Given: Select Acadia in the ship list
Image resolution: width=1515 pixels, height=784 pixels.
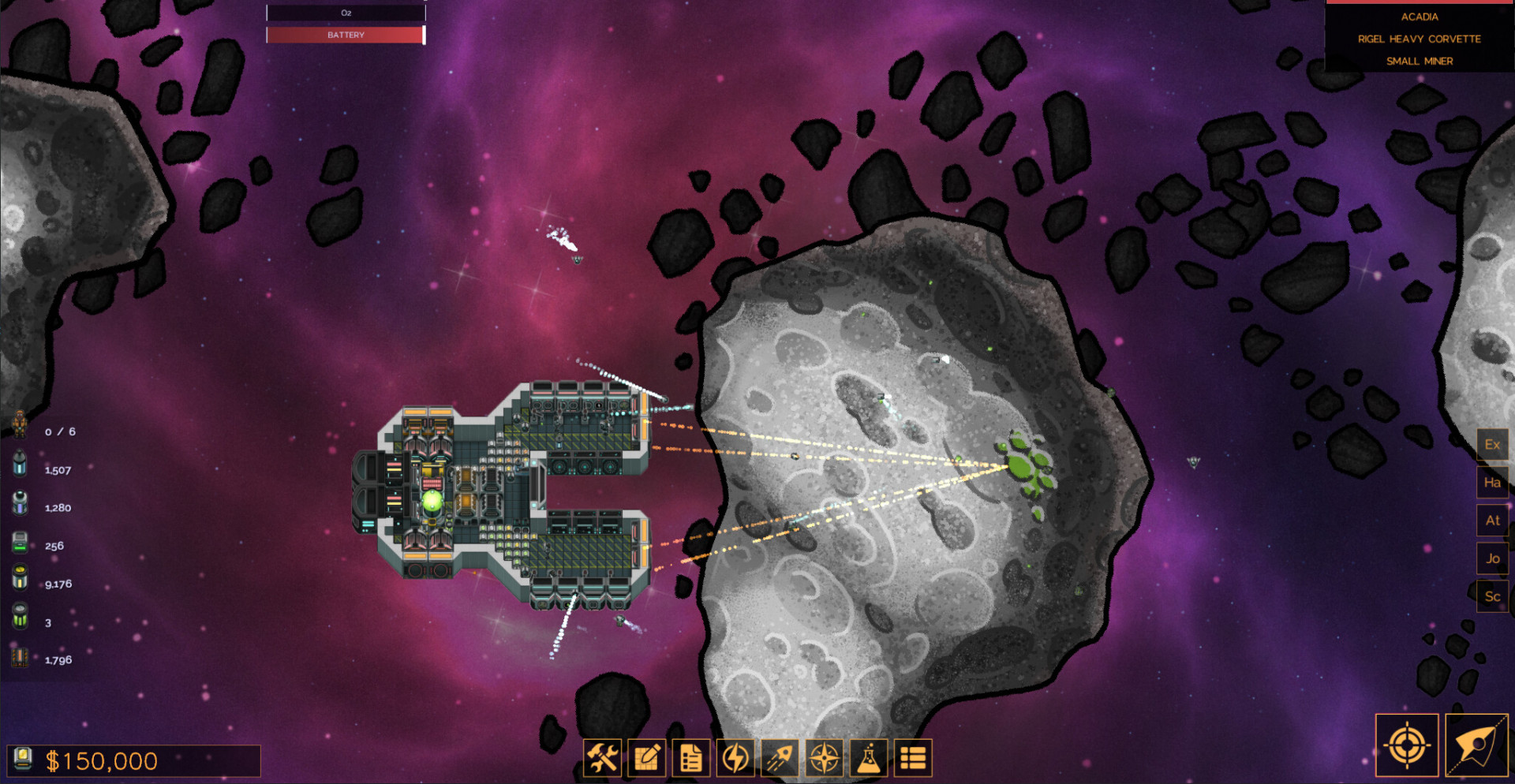Looking at the screenshot, I should pos(1420,17).
